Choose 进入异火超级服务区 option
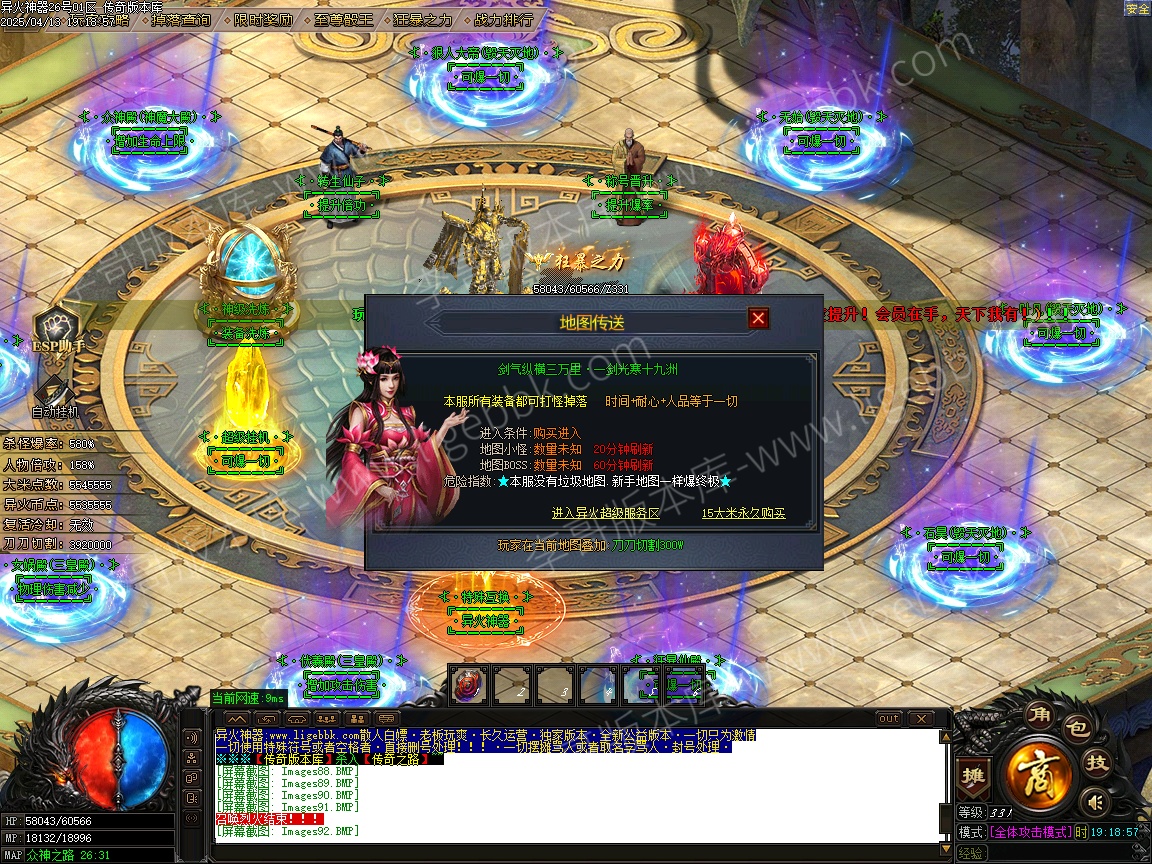The image size is (1152, 864). pos(606,513)
